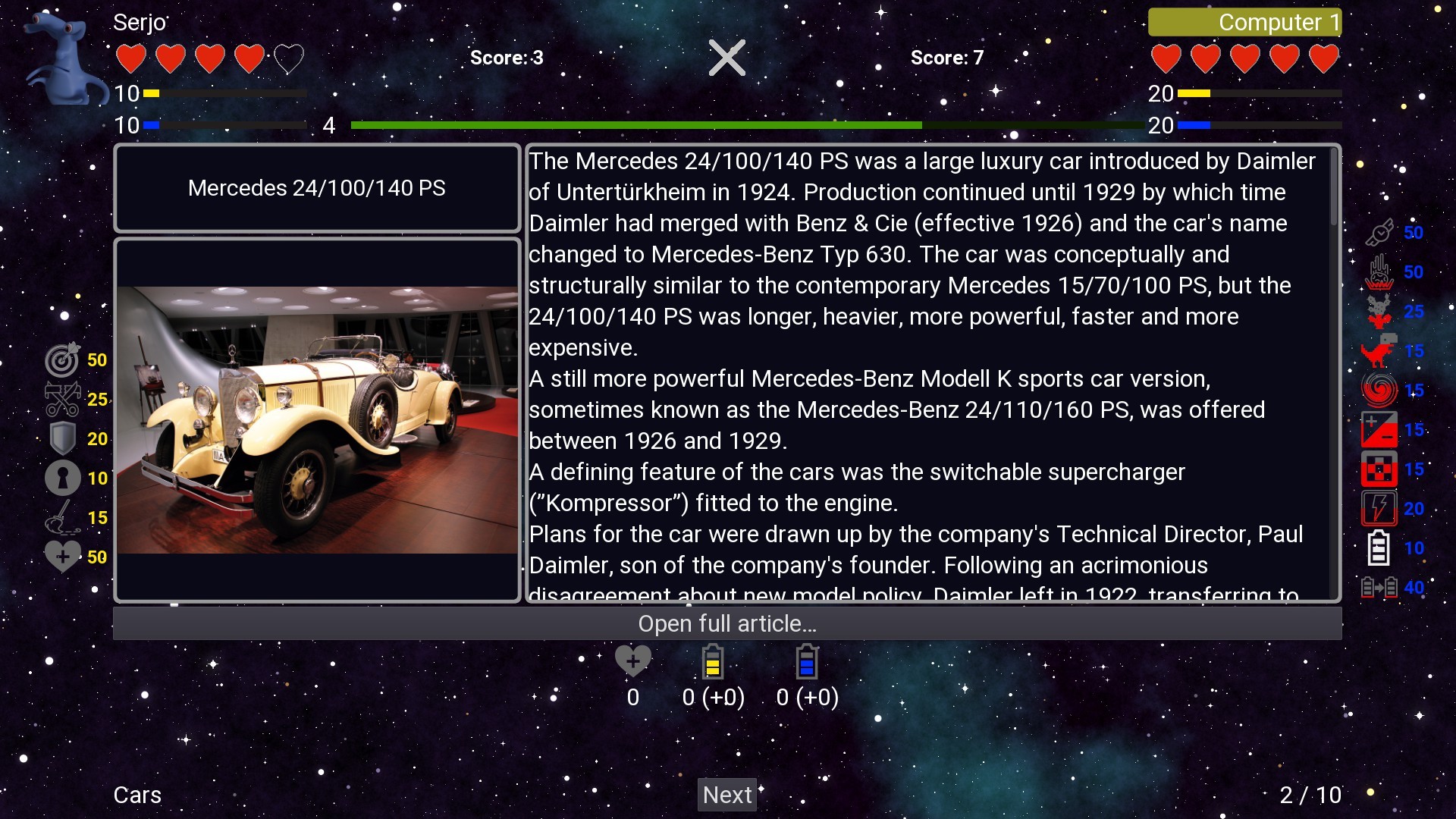Open the full Mercedes article
The width and height of the screenshot is (1456, 819).
(726, 623)
